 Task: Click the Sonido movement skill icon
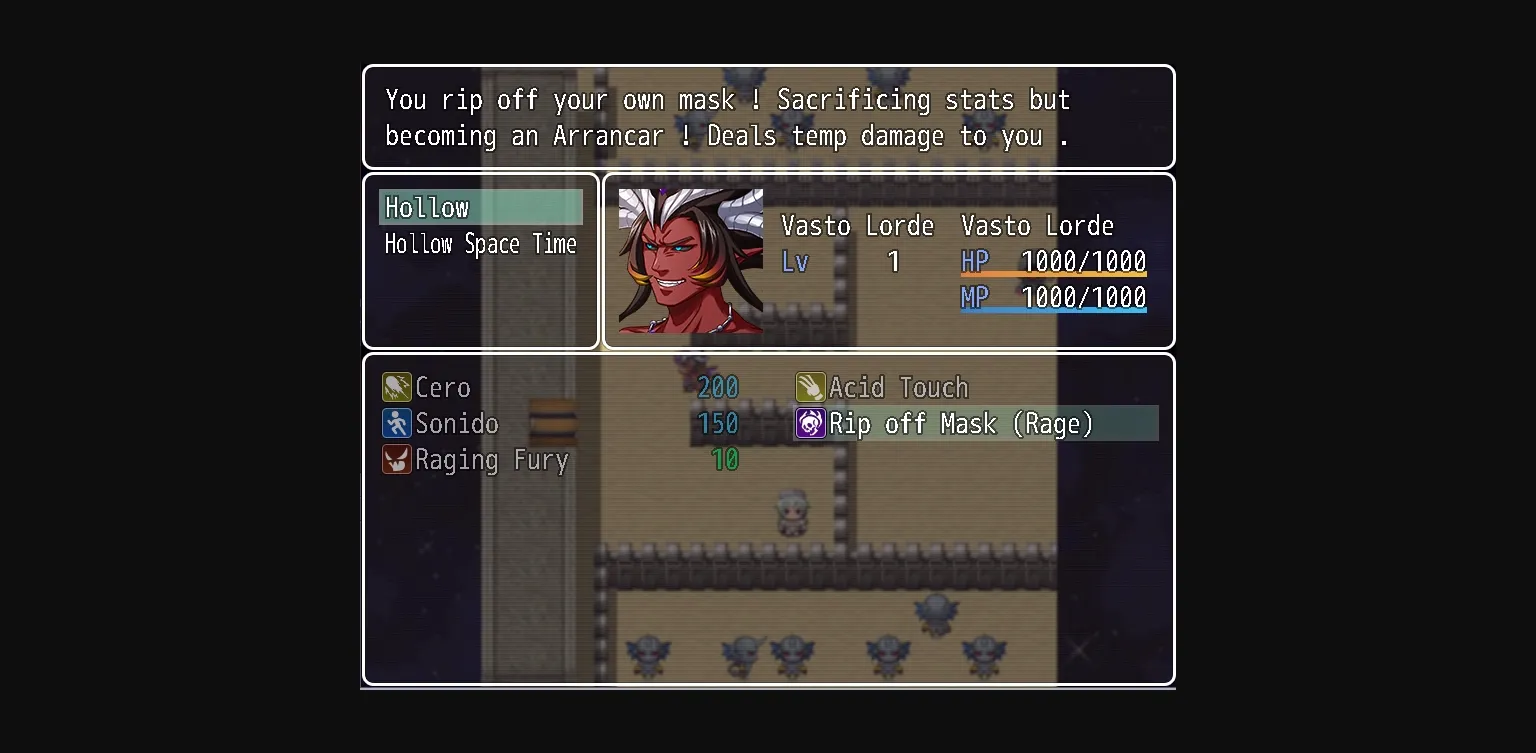coord(396,423)
